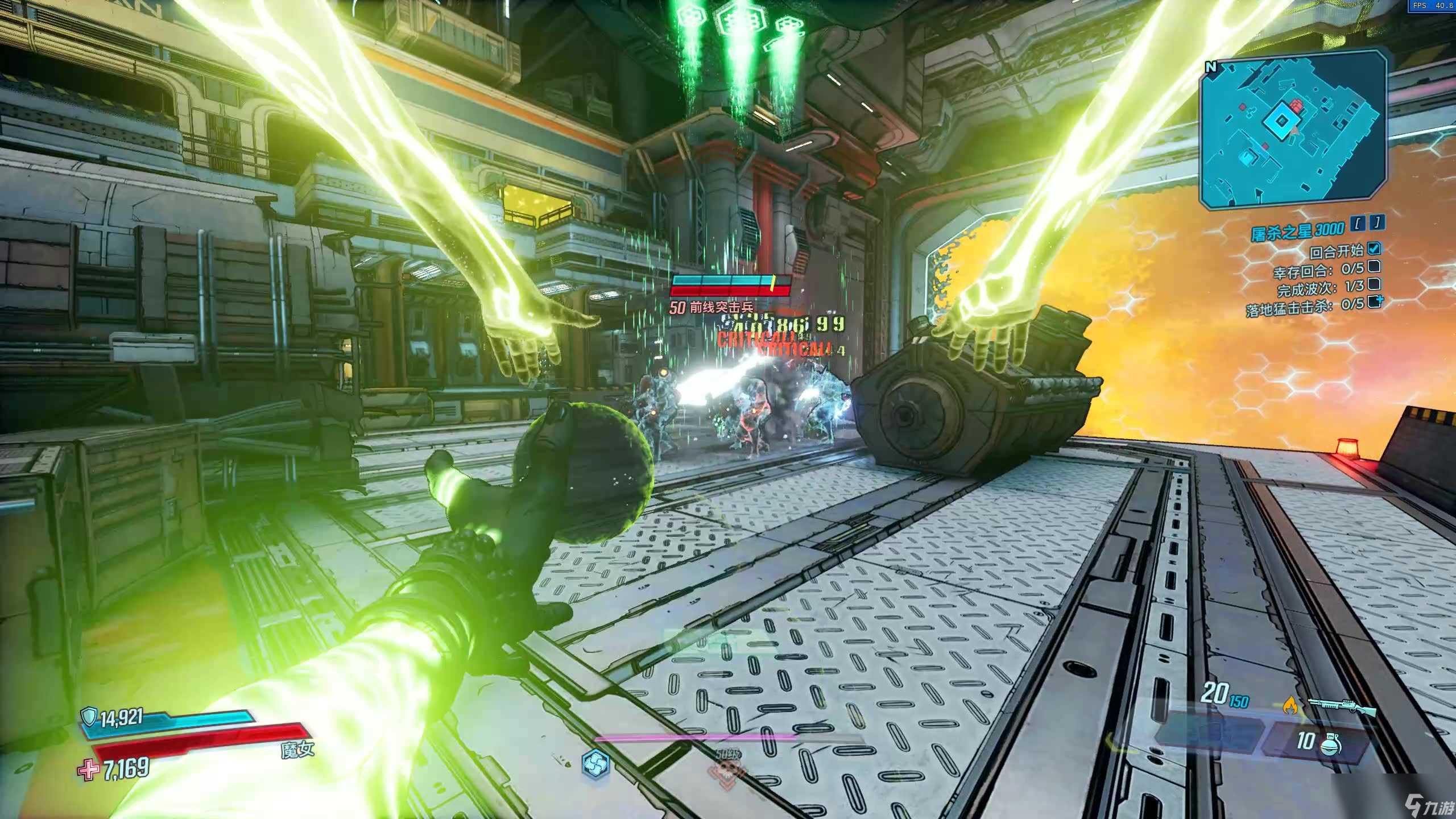Select the equipped shotgun weapon icon

(1342, 707)
